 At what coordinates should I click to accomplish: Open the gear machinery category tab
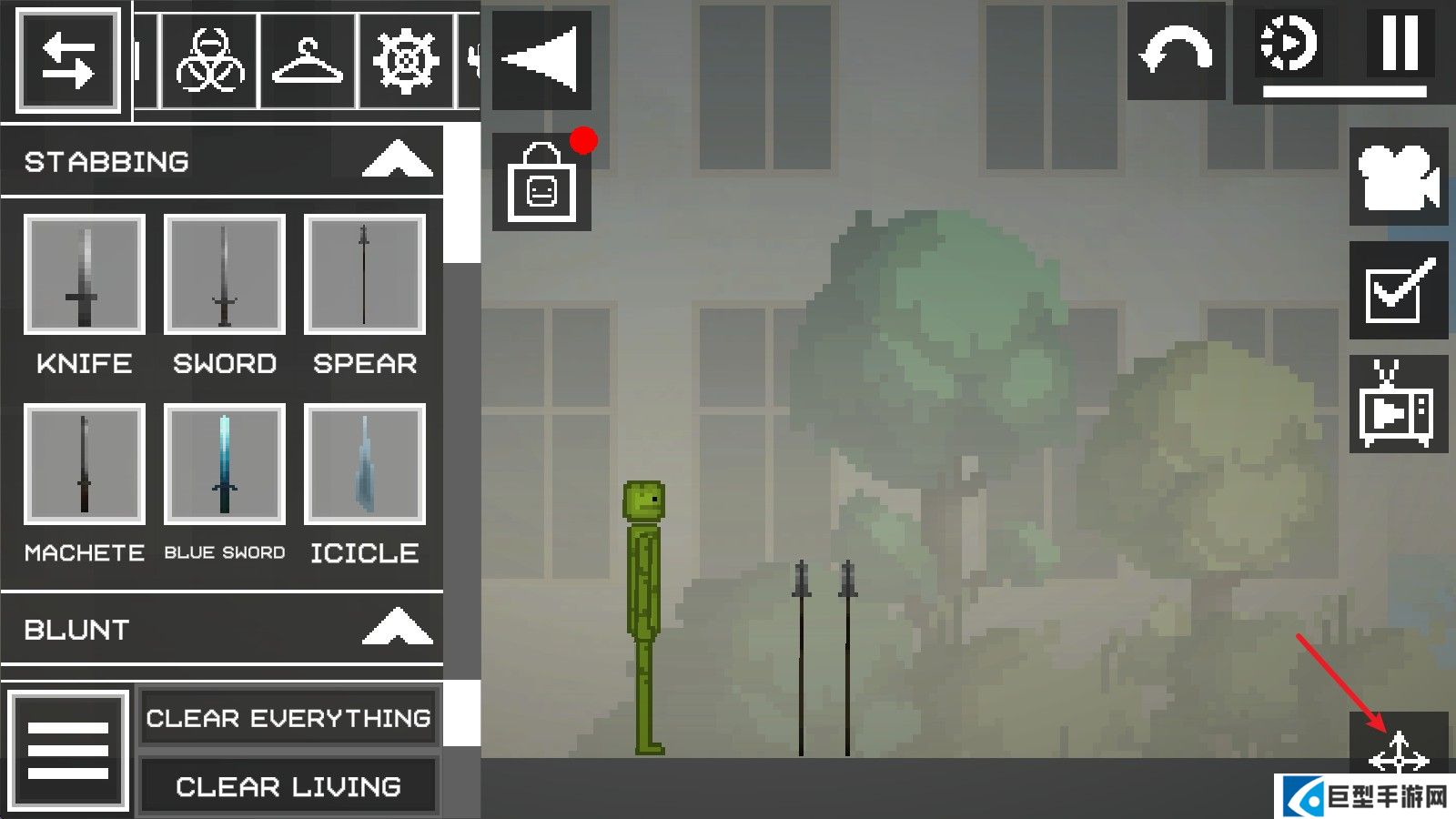[x=406, y=61]
